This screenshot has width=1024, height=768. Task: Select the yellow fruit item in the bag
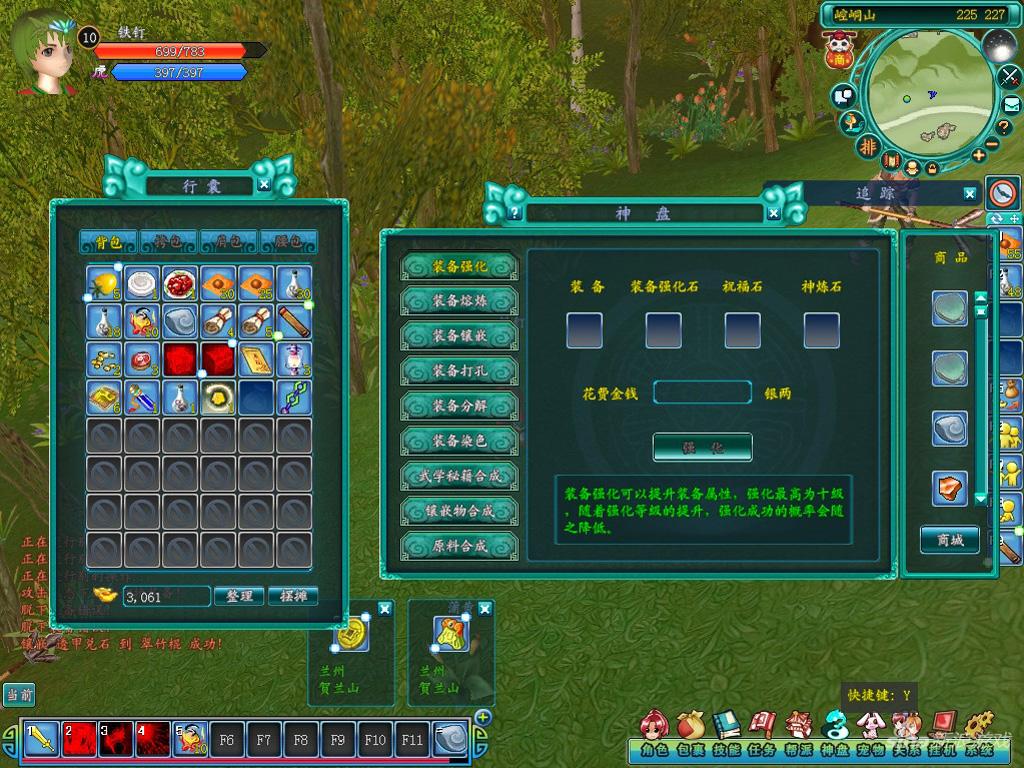pyautogui.click(x=104, y=284)
